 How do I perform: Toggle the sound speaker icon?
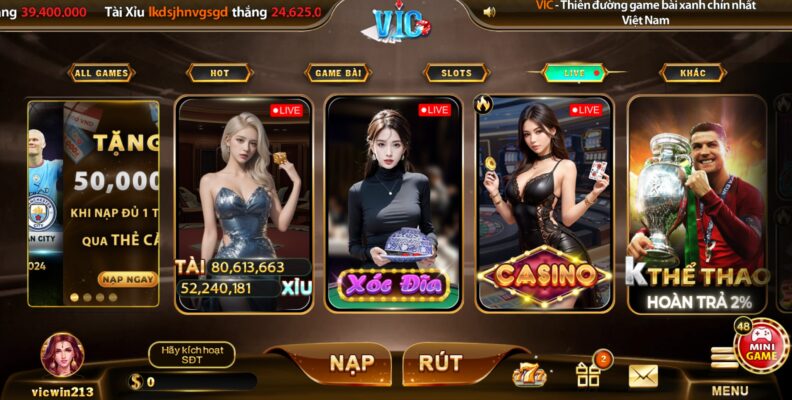click(x=489, y=12)
